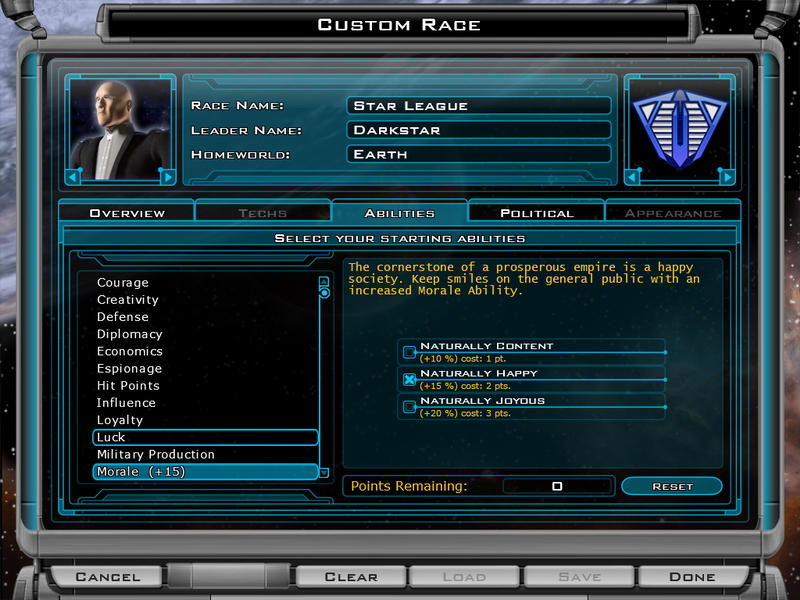Choose Diplomacy from the ability list
The image size is (800, 600).
(x=129, y=334)
